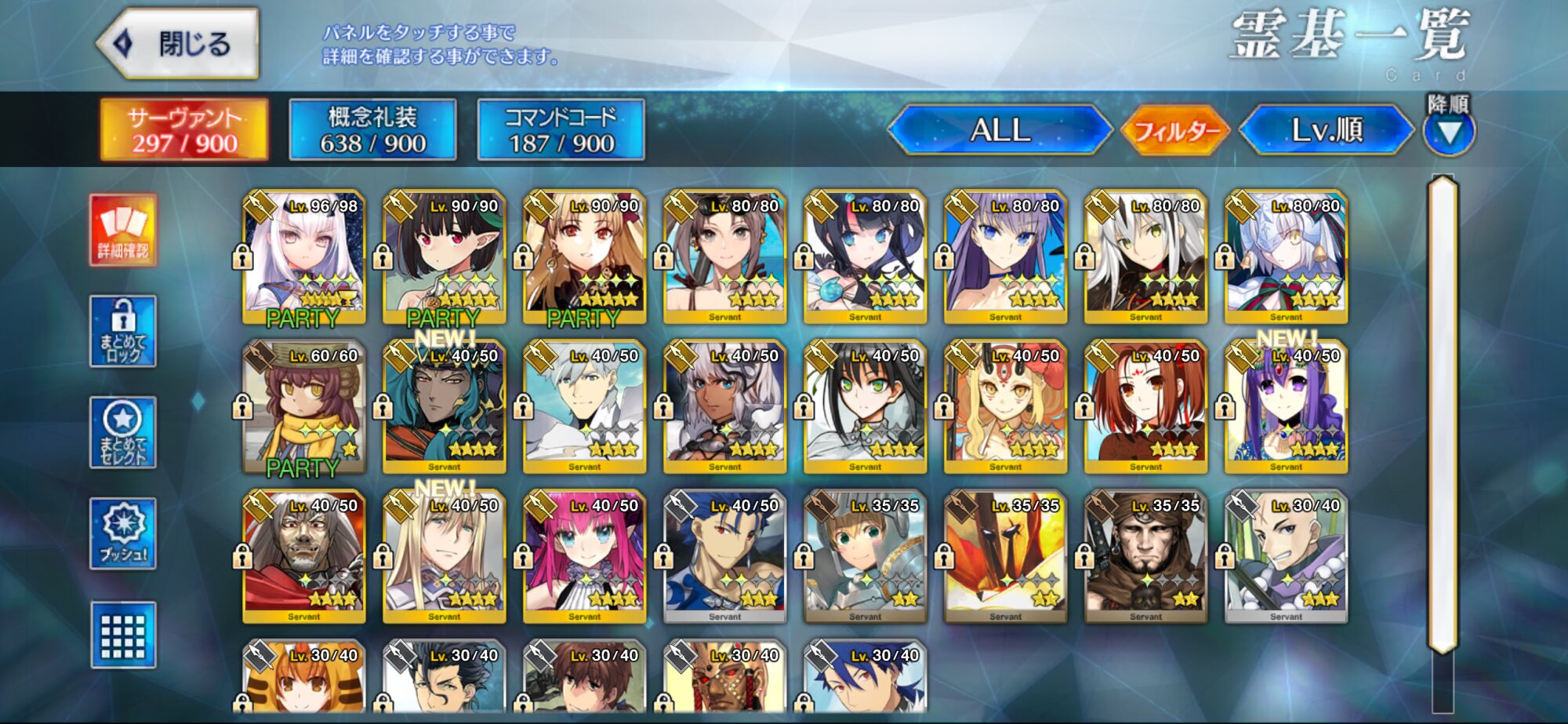1568x724 pixels.
Task: Open the フィルター options
Action: coord(1175,130)
